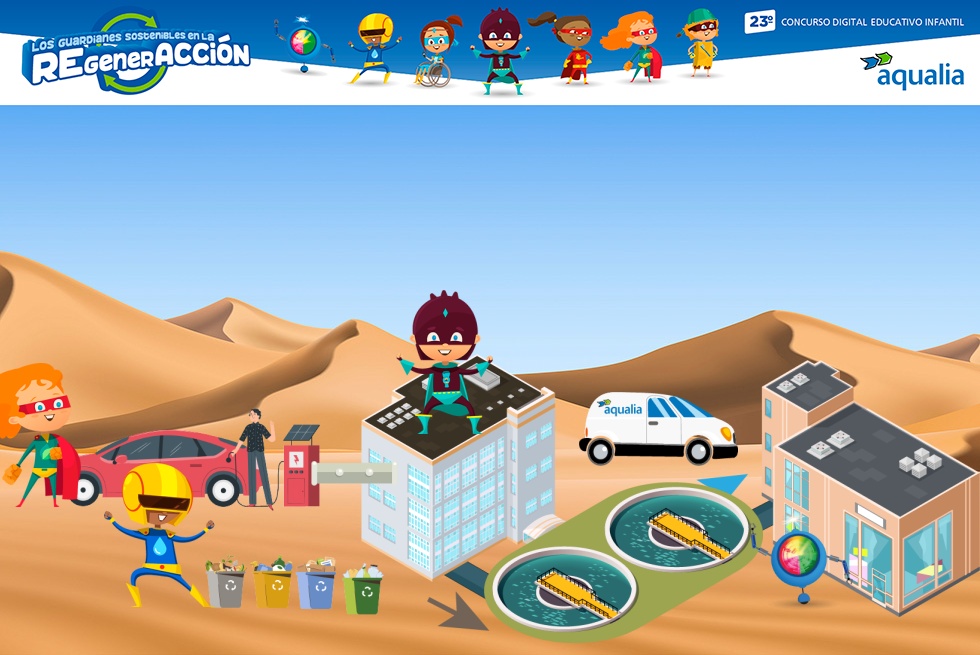Click the REgenerACCIÓN game logo
Screen dimensions: 980x655
(x=136, y=57)
